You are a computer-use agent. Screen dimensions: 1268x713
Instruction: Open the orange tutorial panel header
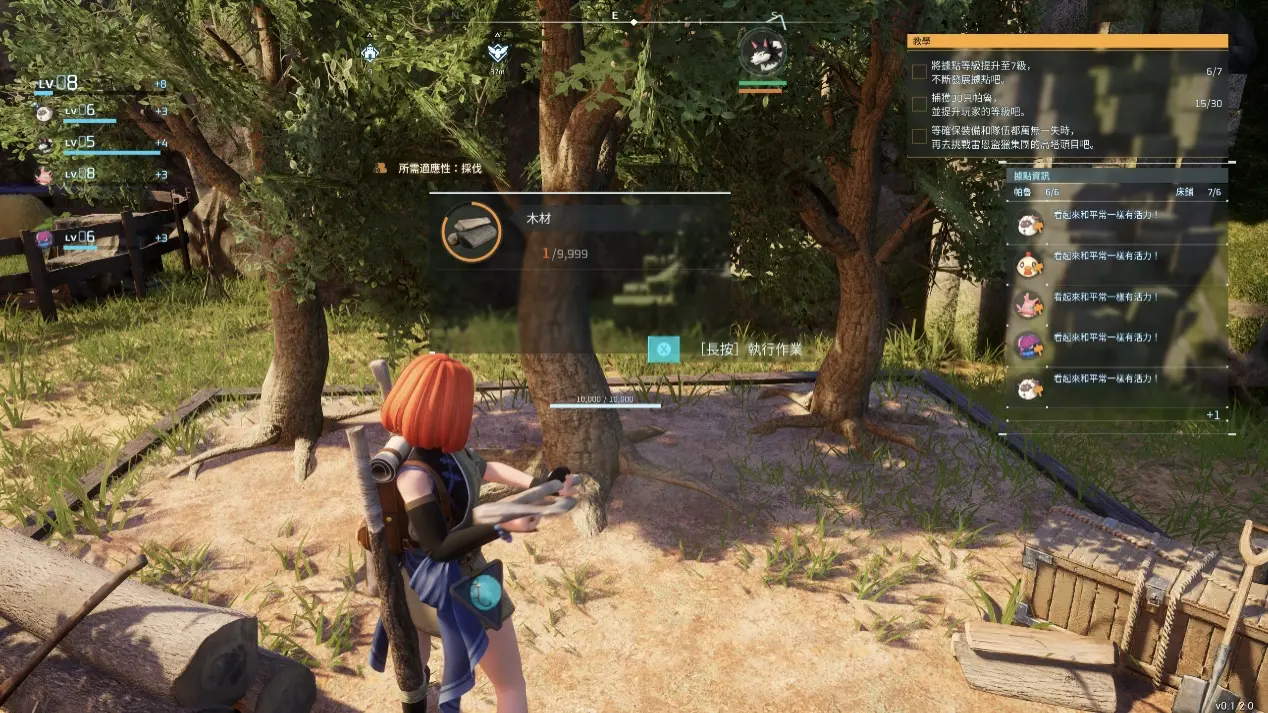[1067, 41]
